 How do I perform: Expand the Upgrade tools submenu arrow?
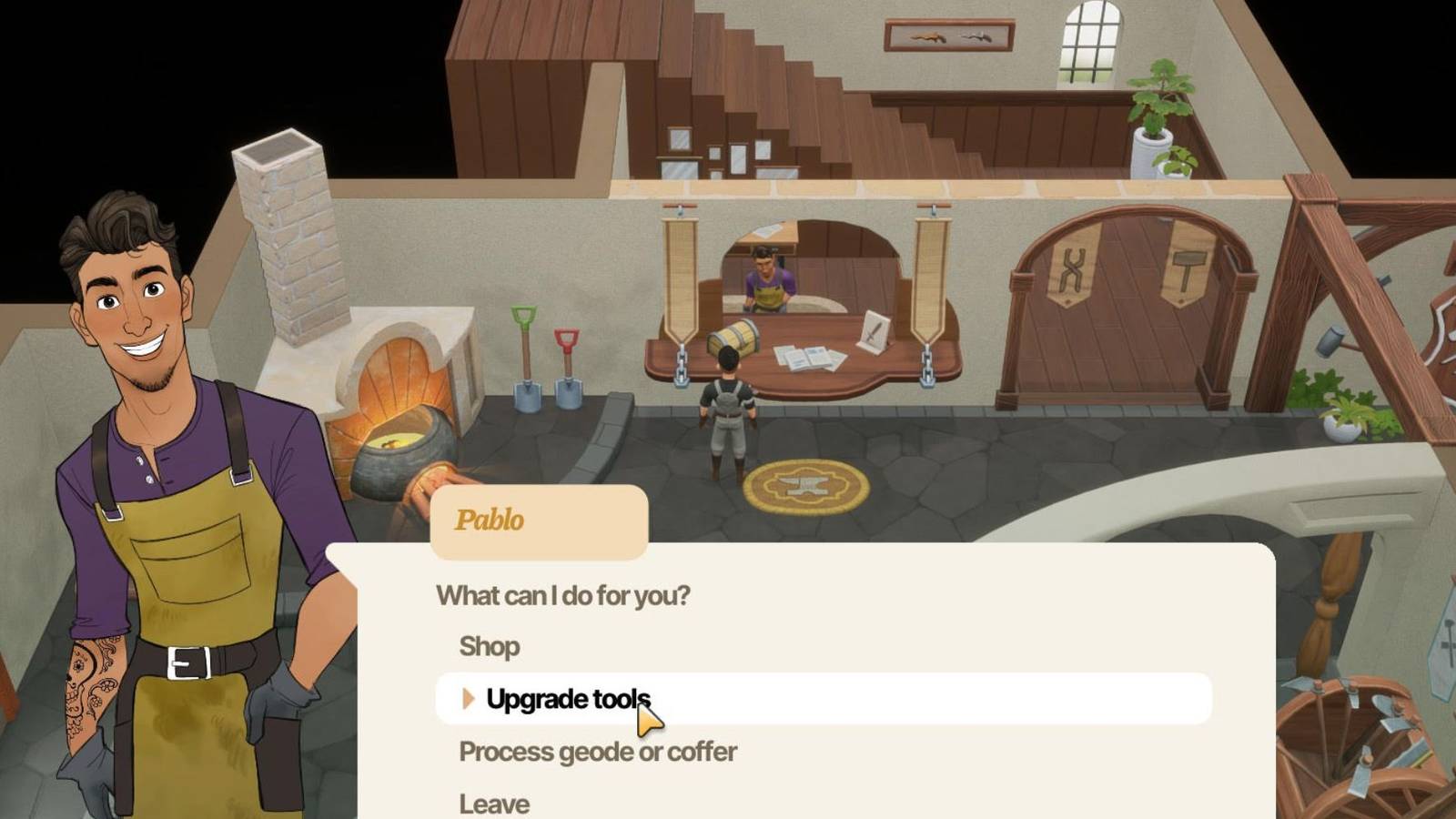click(470, 699)
